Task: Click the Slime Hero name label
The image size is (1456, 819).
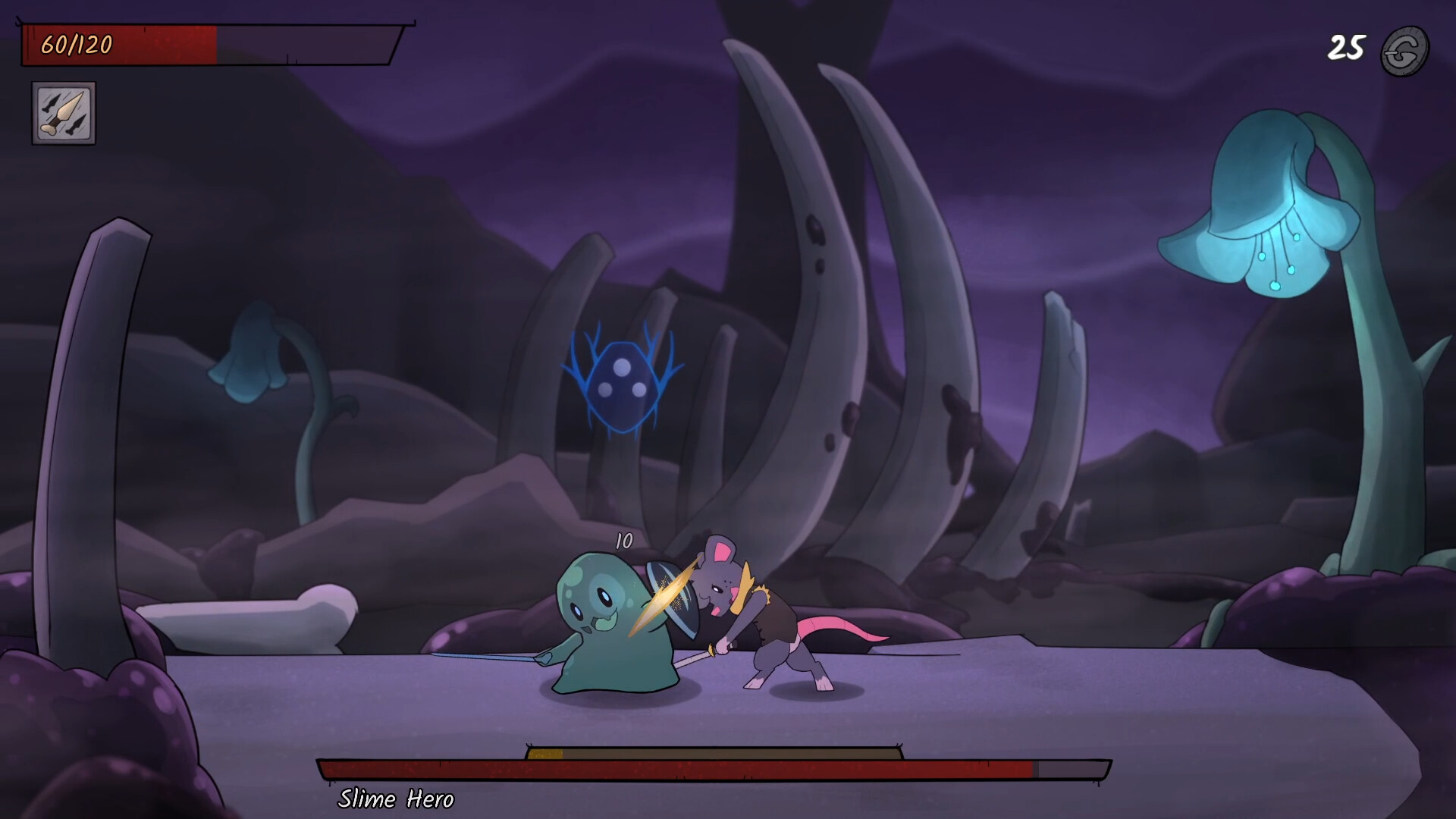Action: point(398,799)
